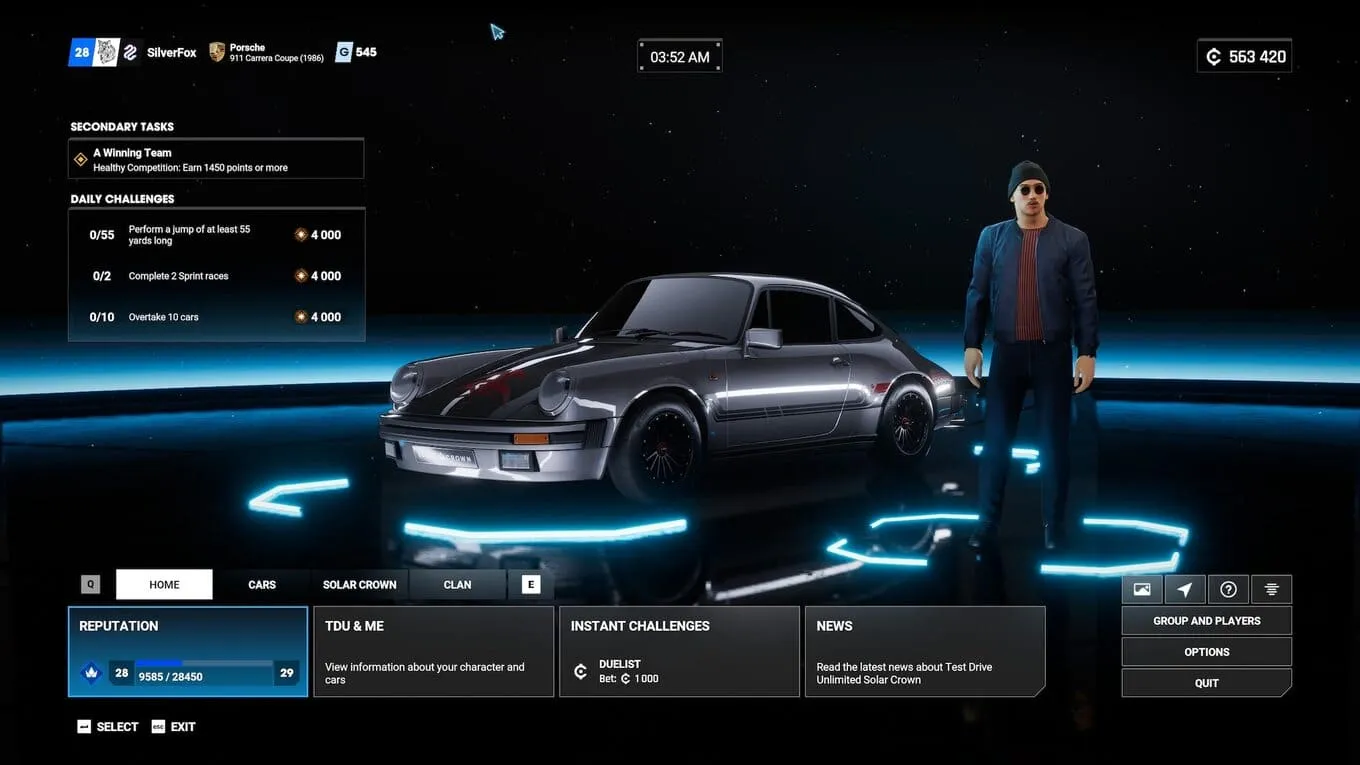Open GROUP AND PLAYERS menu
The width and height of the screenshot is (1360, 765).
pyautogui.click(x=1206, y=621)
